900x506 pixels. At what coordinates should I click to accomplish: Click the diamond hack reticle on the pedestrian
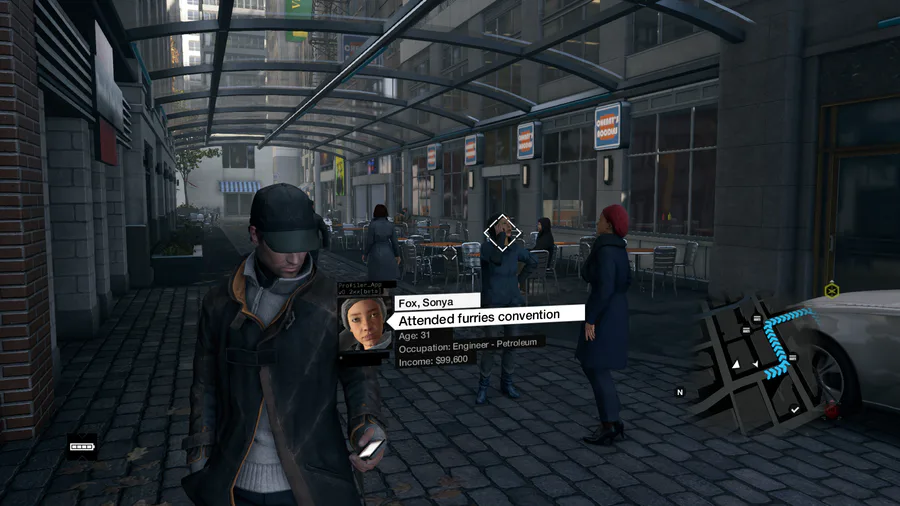pyautogui.click(x=502, y=234)
